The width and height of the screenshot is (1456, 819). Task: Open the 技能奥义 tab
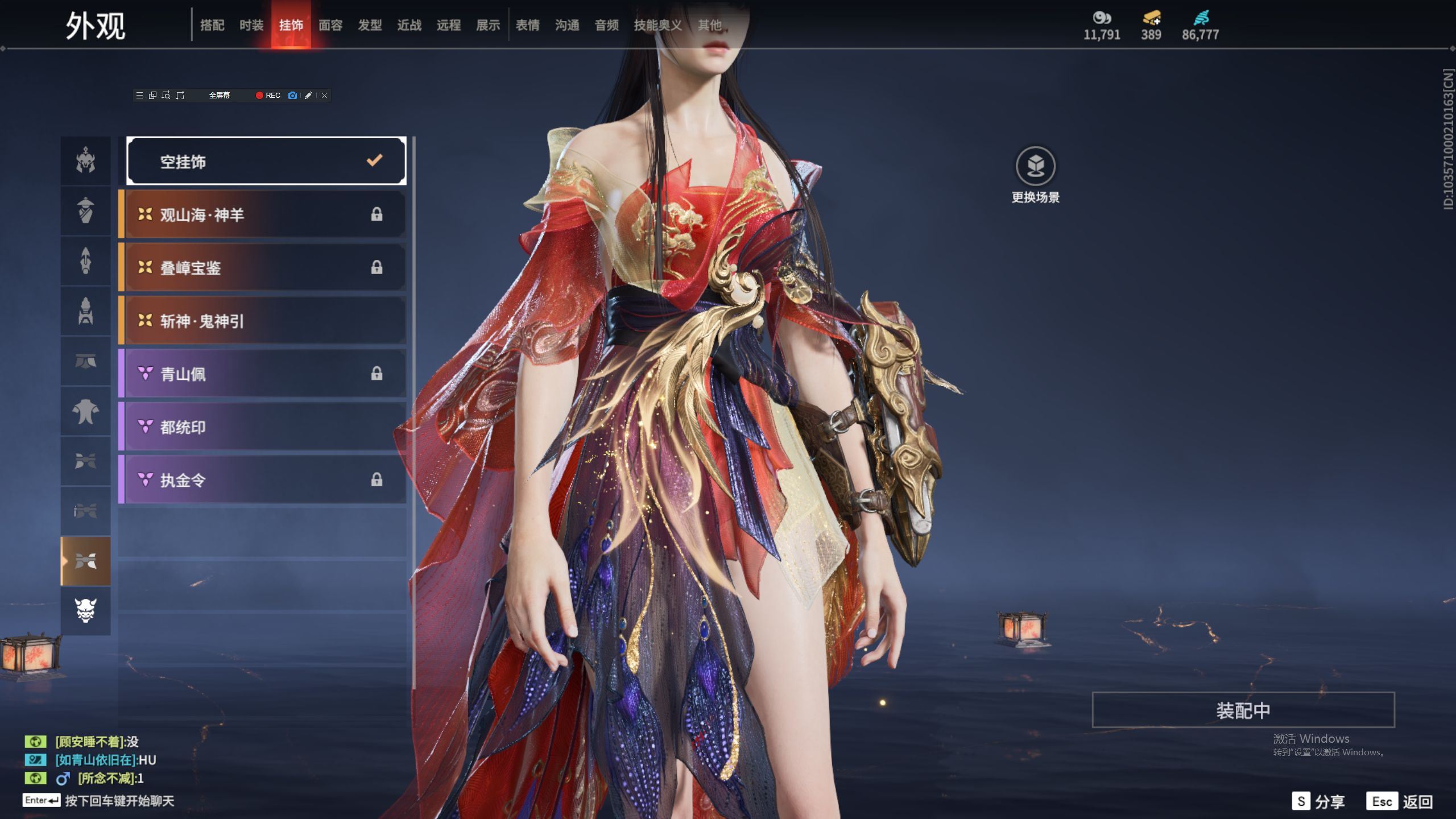pyautogui.click(x=657, y=25)
